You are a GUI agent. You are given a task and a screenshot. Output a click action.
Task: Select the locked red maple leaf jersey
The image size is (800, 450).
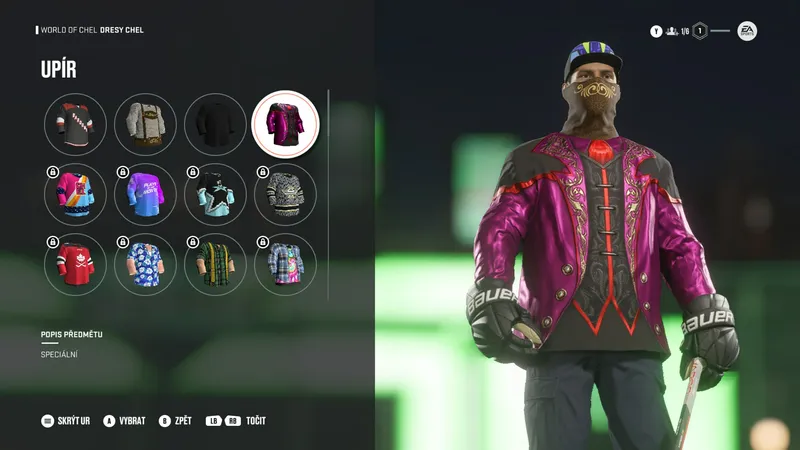coord(75,264)
